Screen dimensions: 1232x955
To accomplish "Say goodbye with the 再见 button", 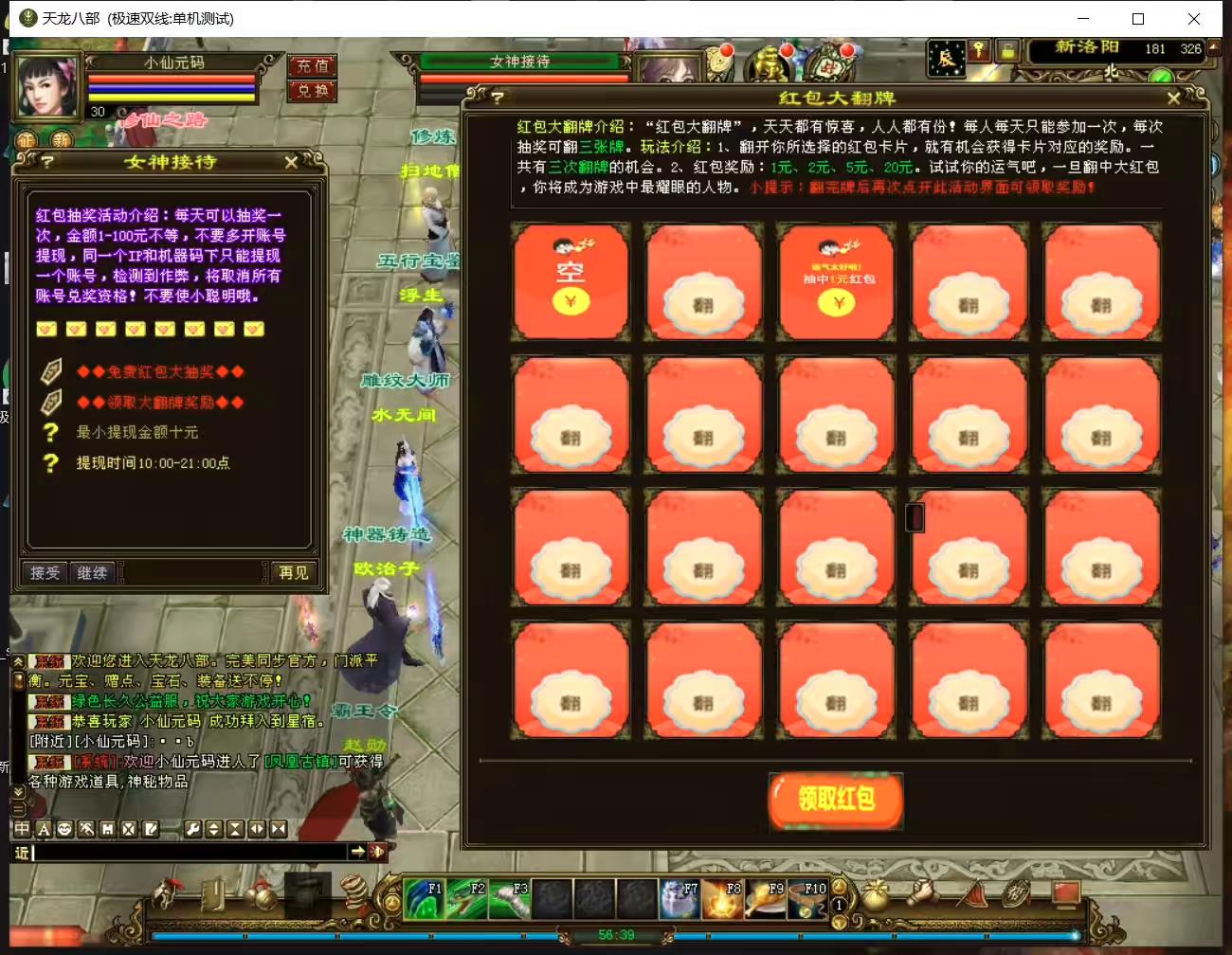I will 293,572.
